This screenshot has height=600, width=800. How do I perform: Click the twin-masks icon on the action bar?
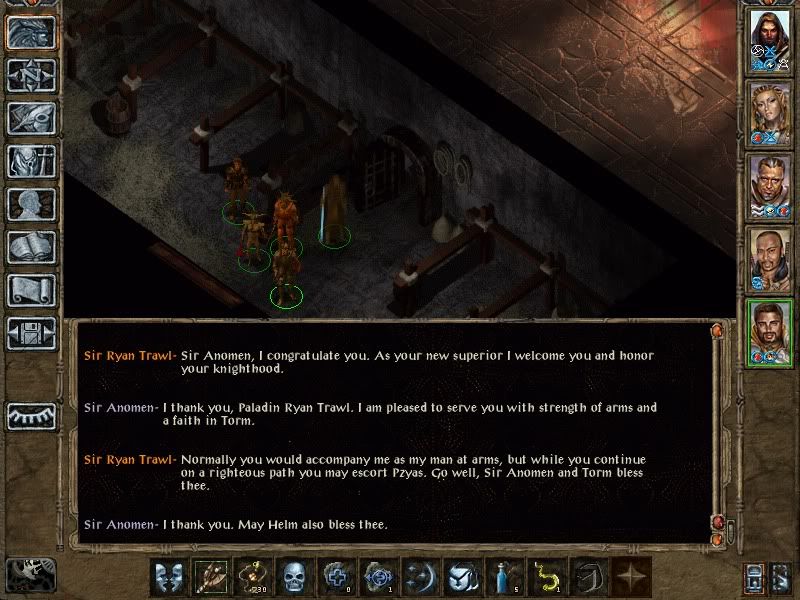[x=168, y=578]
